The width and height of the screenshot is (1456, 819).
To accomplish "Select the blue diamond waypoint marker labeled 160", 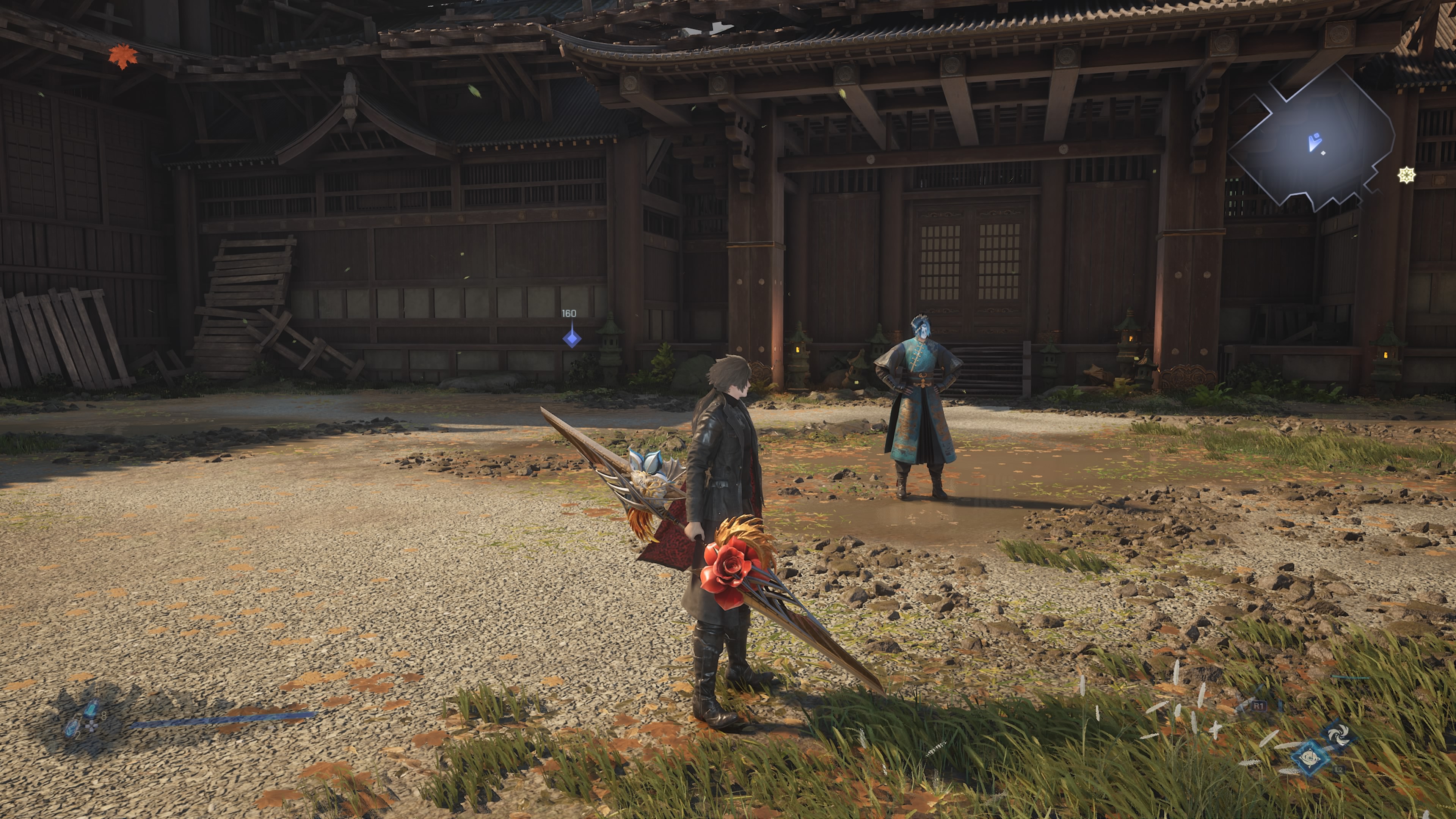I will (571, 339).
